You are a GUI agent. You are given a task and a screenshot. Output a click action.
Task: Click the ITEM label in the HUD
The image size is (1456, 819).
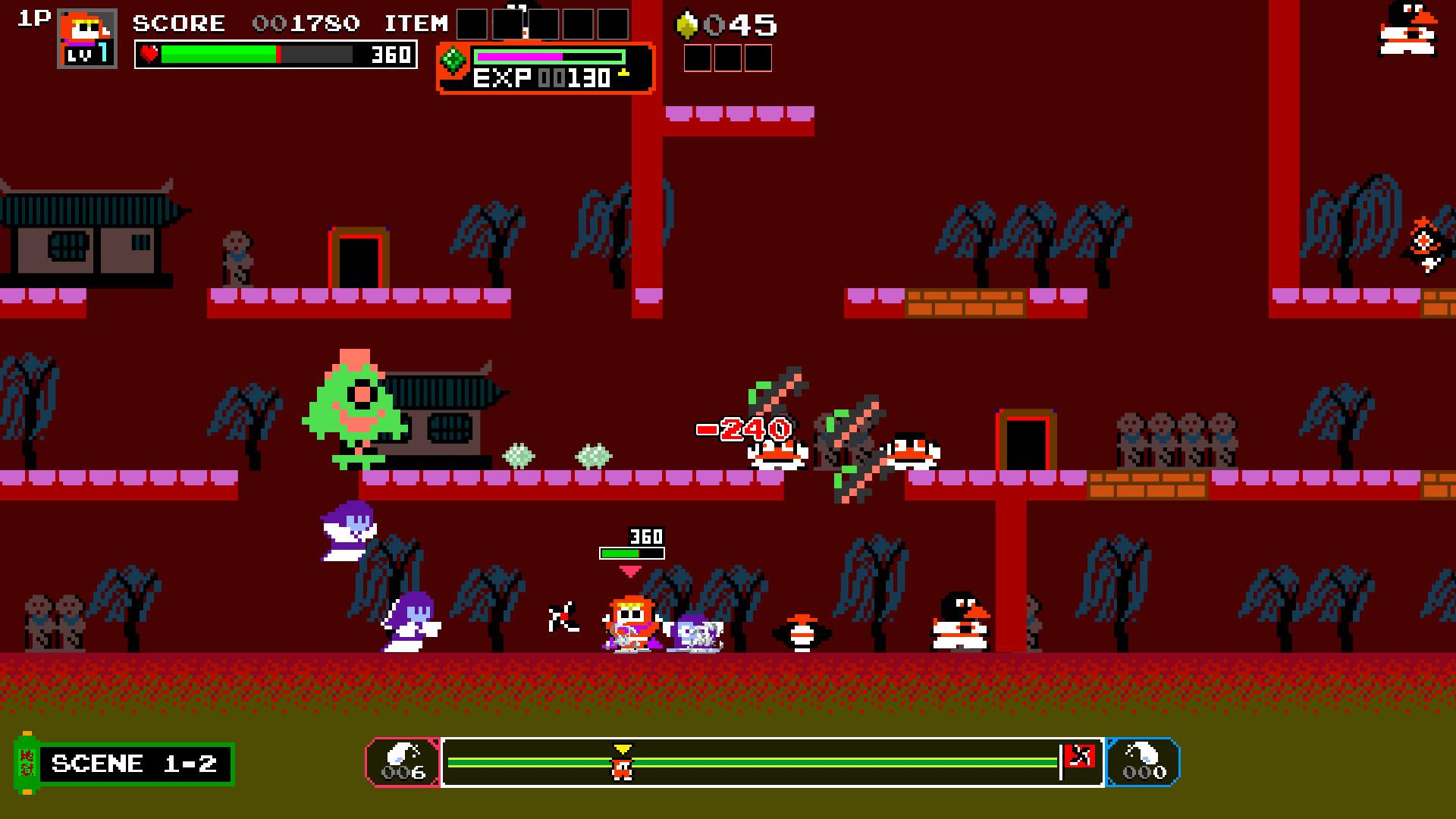coord(417,23)
